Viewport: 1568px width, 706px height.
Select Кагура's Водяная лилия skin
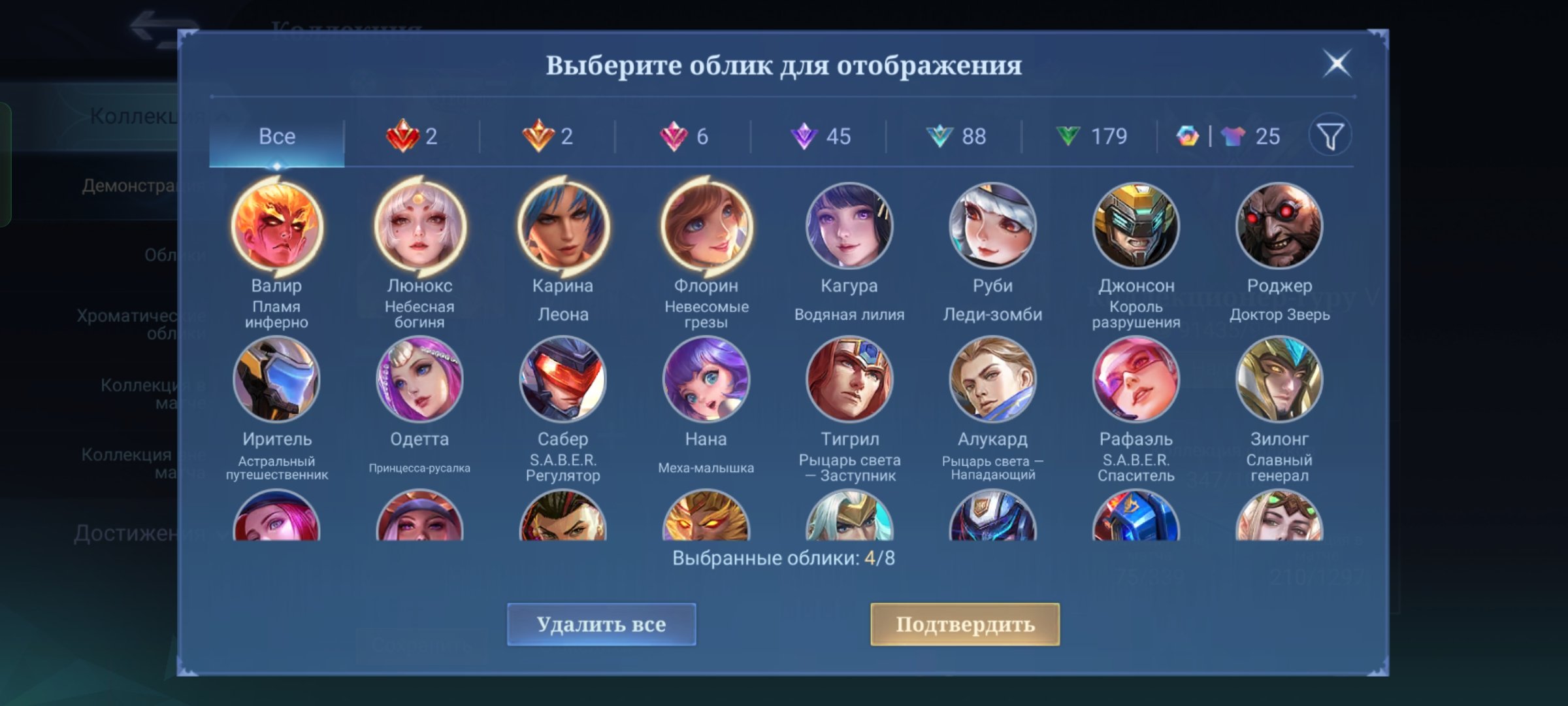click(847, 226)
